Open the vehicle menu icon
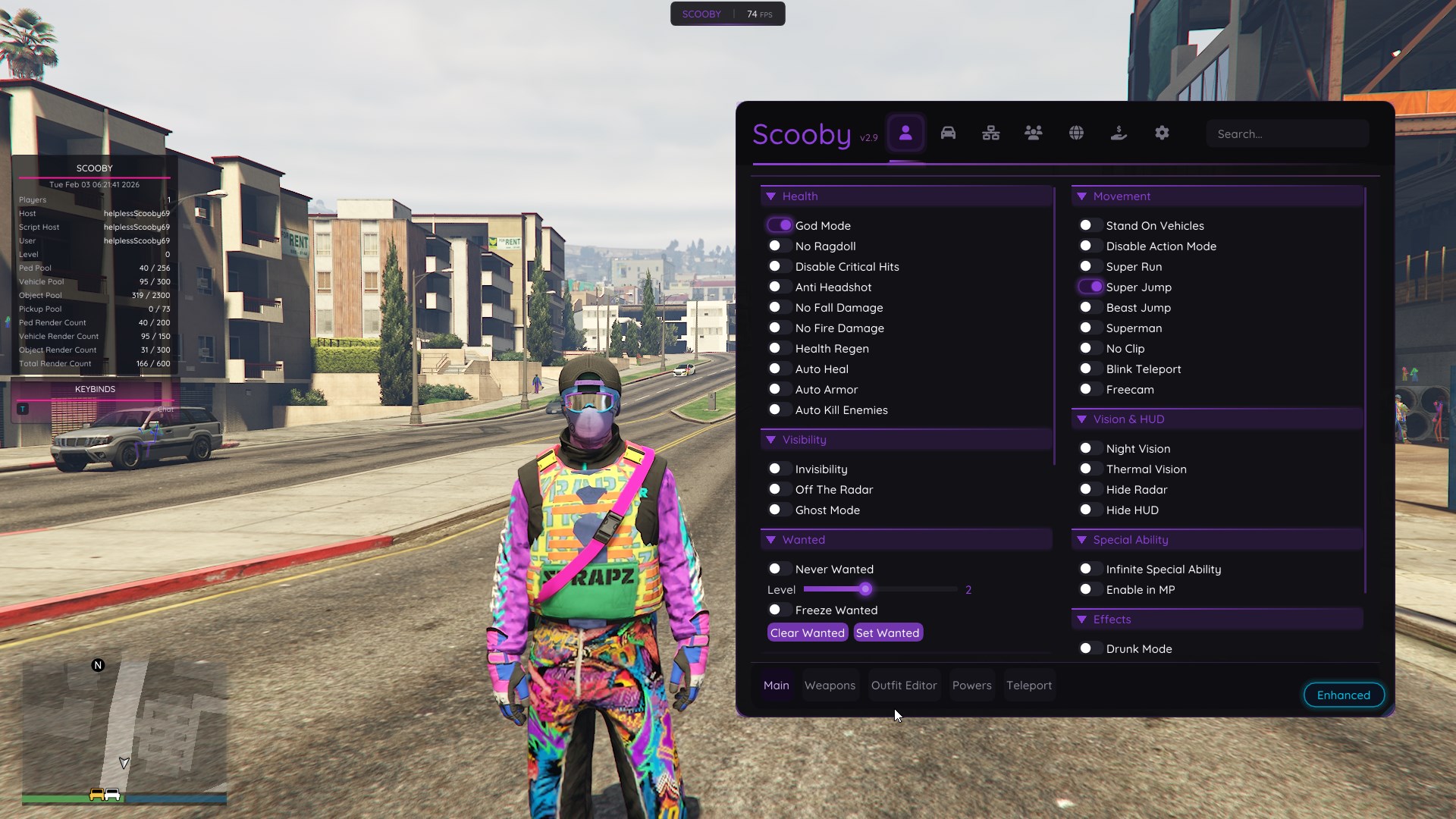1456x819 pixels. click(948, 133)
